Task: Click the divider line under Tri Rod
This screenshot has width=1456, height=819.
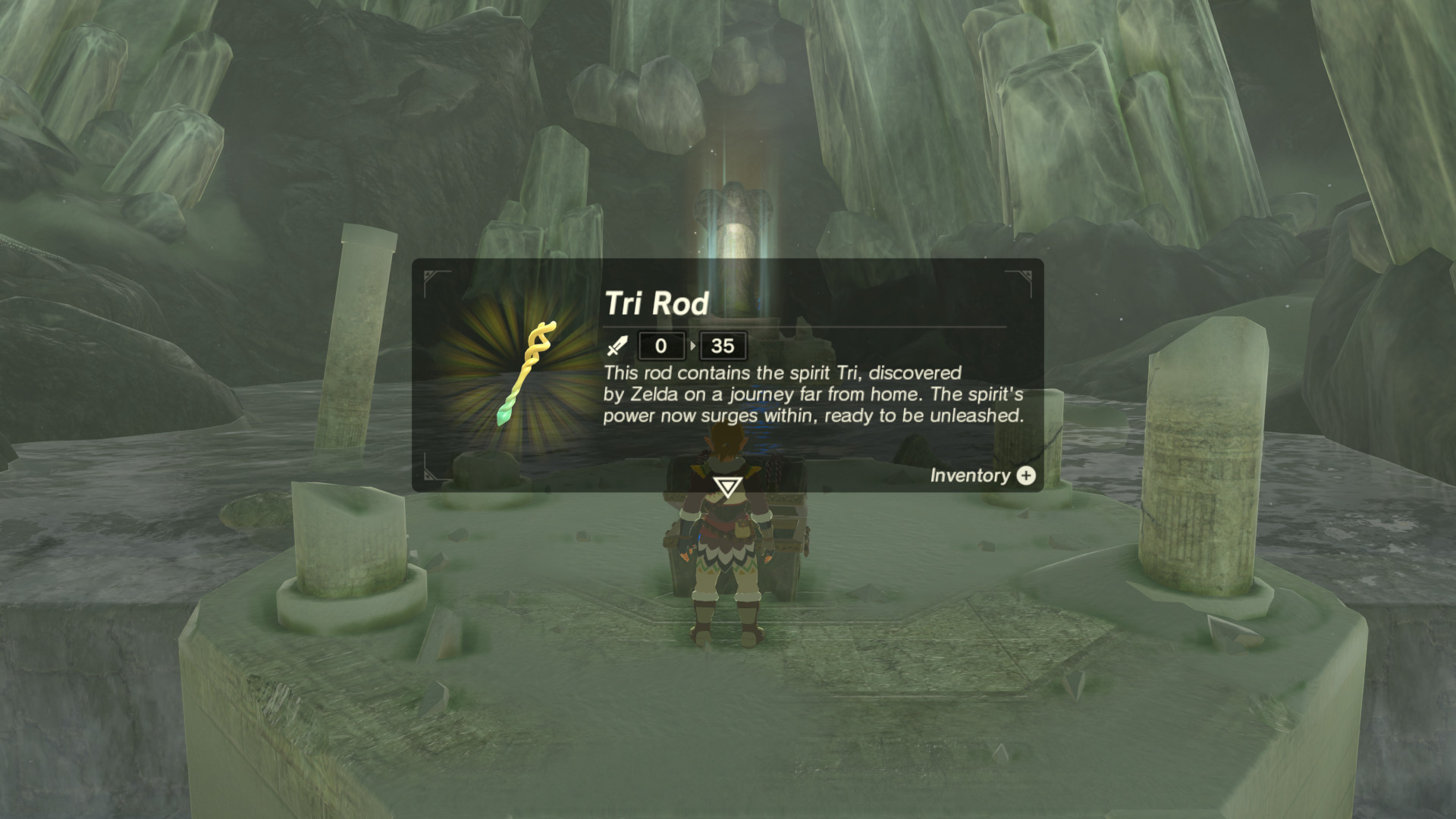Action: point(804,326)
